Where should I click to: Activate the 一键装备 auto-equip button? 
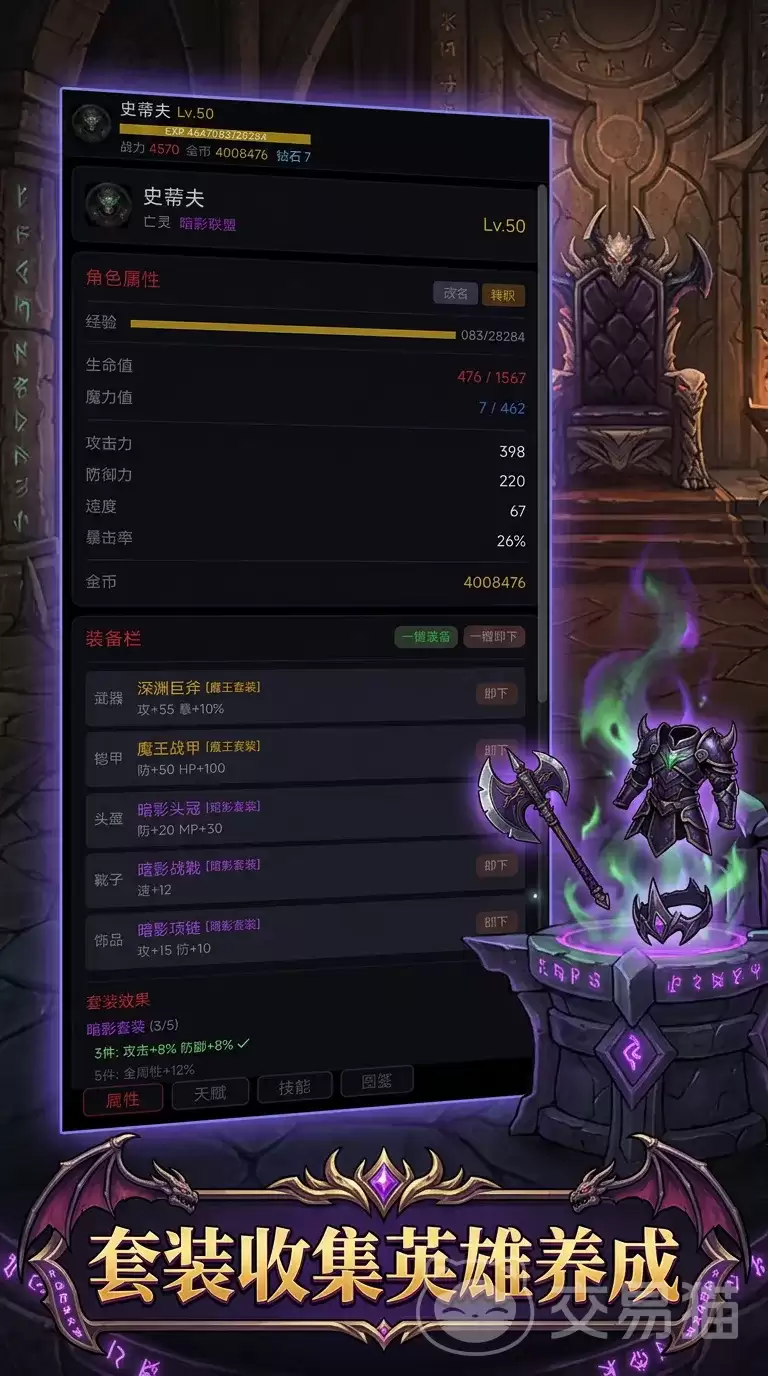426,637
